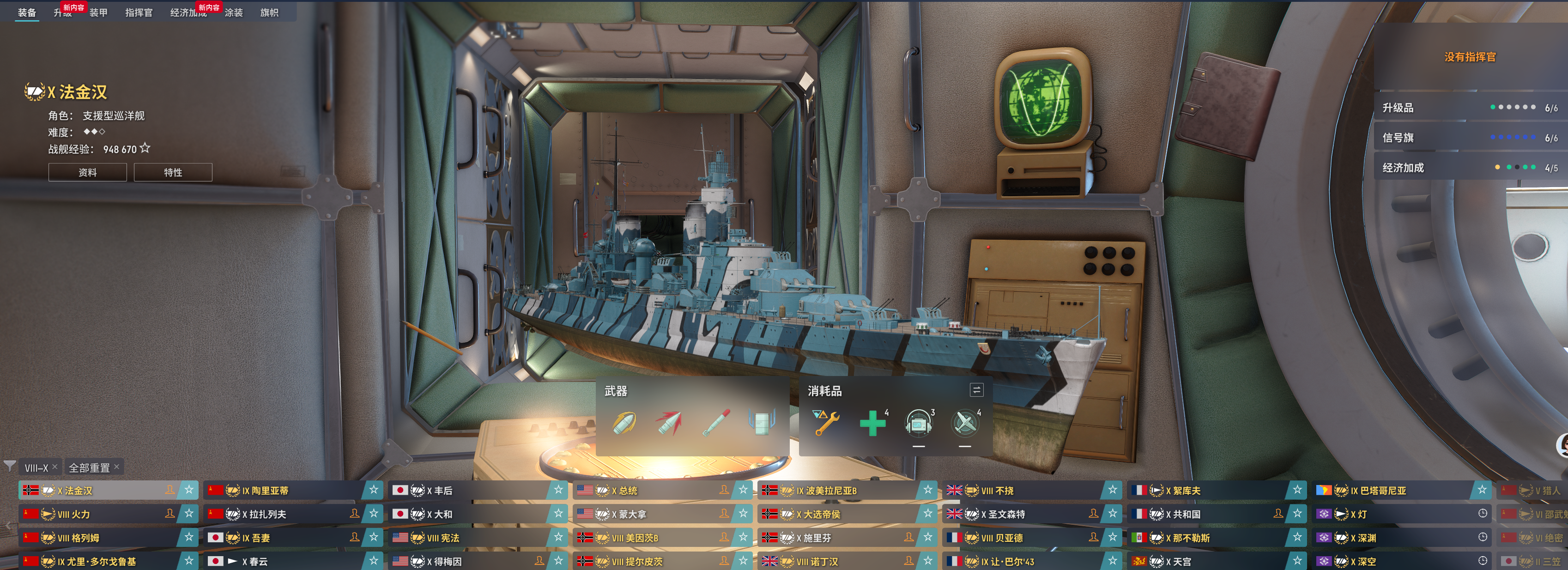Open the ship filter funnel

click(10, 467)
